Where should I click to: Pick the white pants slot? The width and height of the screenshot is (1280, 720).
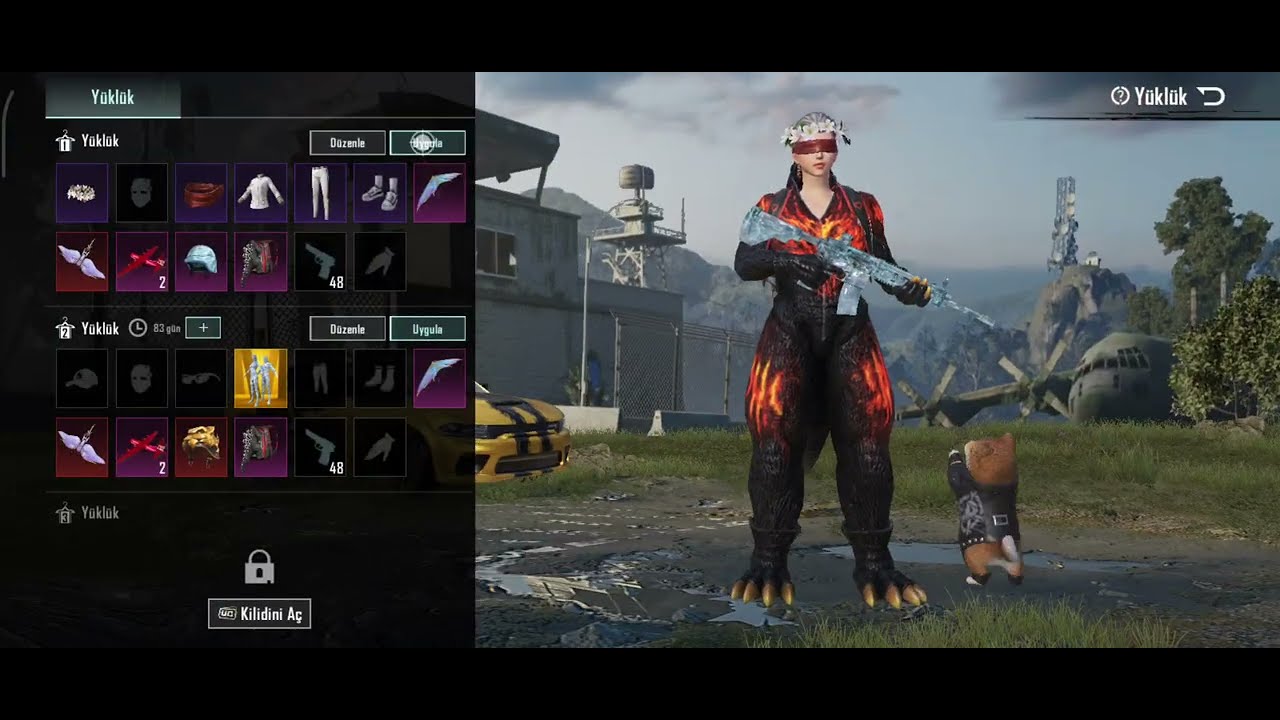tap(320, 193)
